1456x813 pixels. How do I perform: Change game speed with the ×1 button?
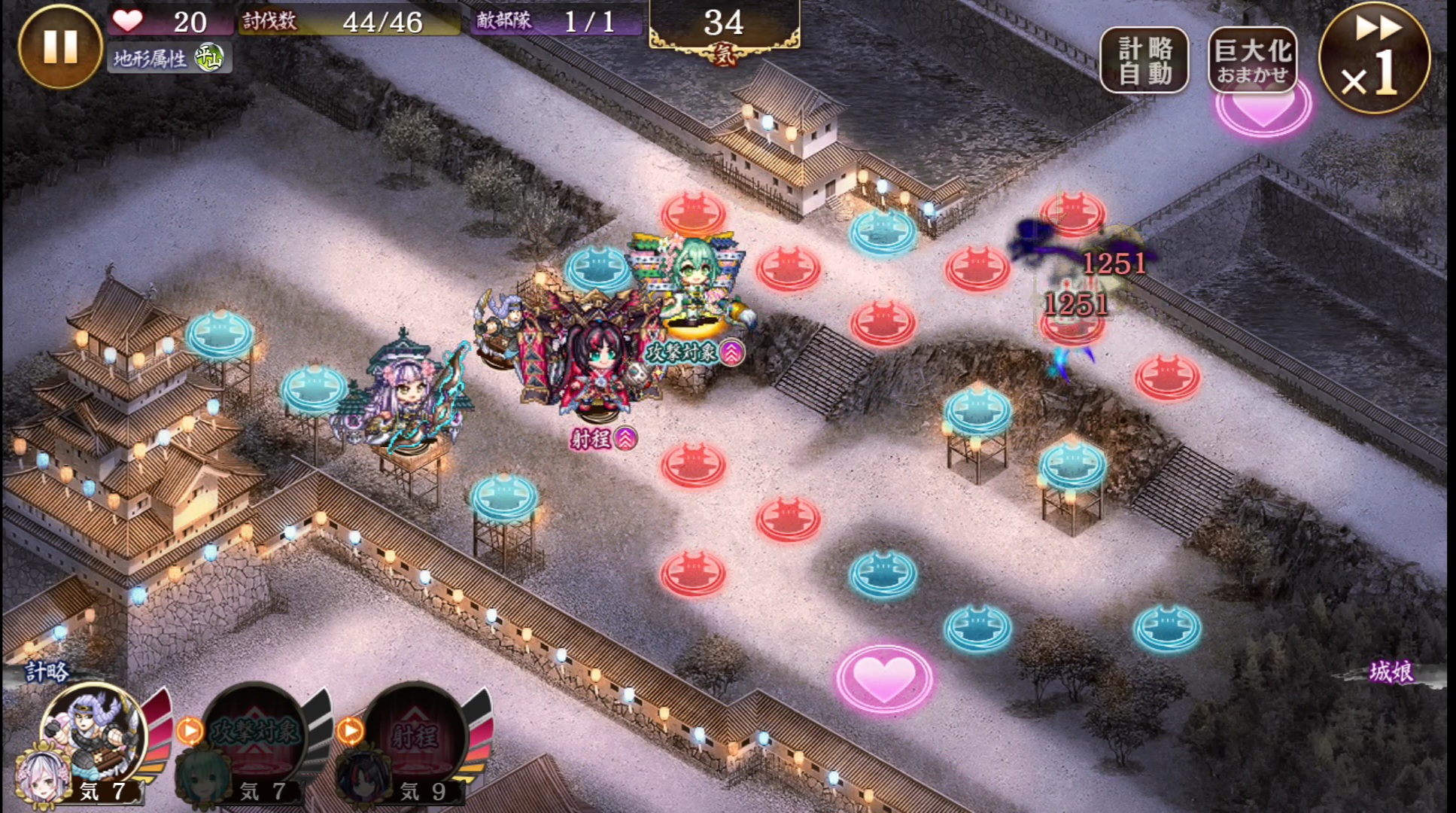tap(1375, 58)
